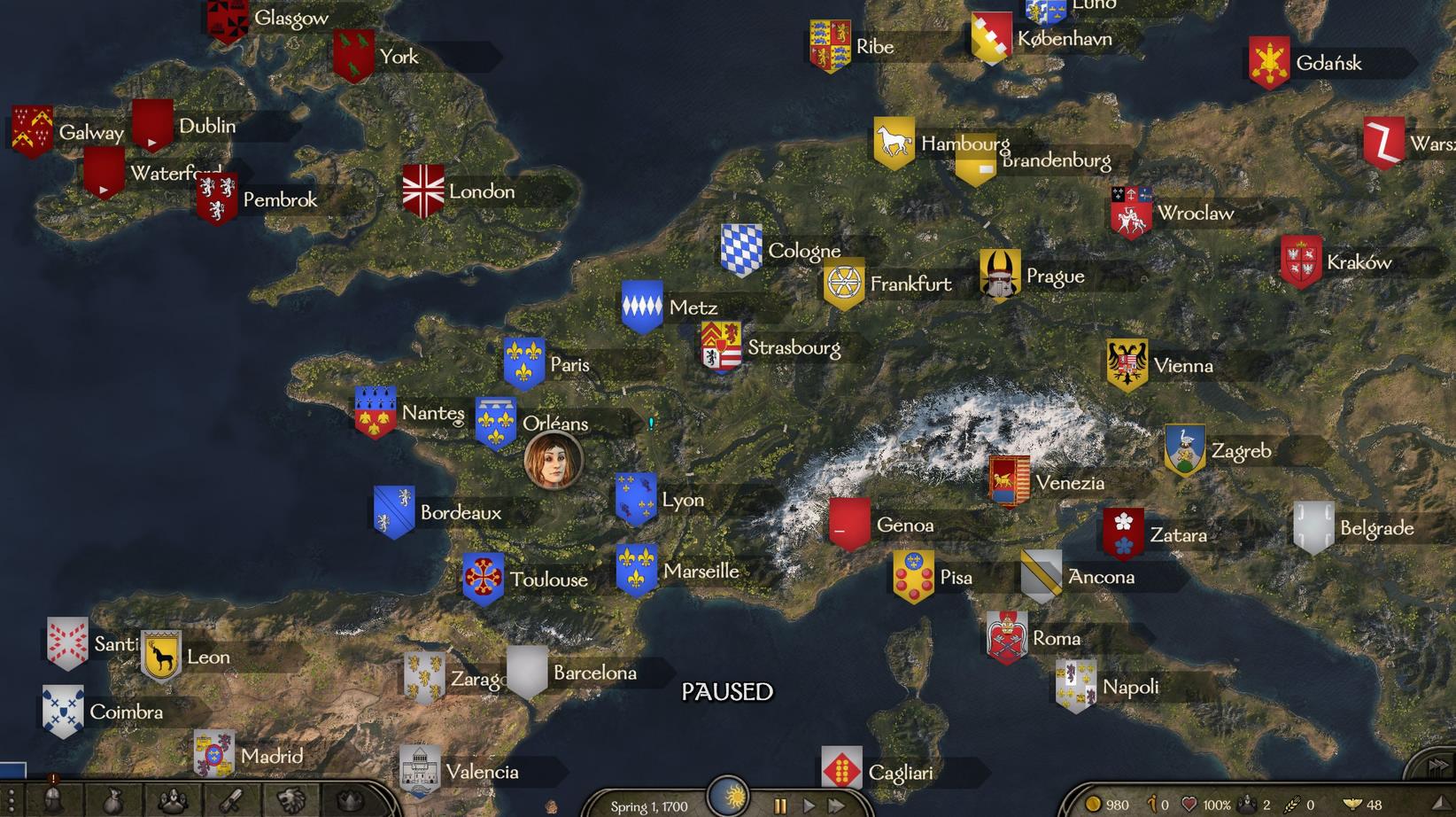Image resolution: width=1456 pixels, height=817 pixels.
Task: Open the inventory sack icon
Action: coord(112,801)
